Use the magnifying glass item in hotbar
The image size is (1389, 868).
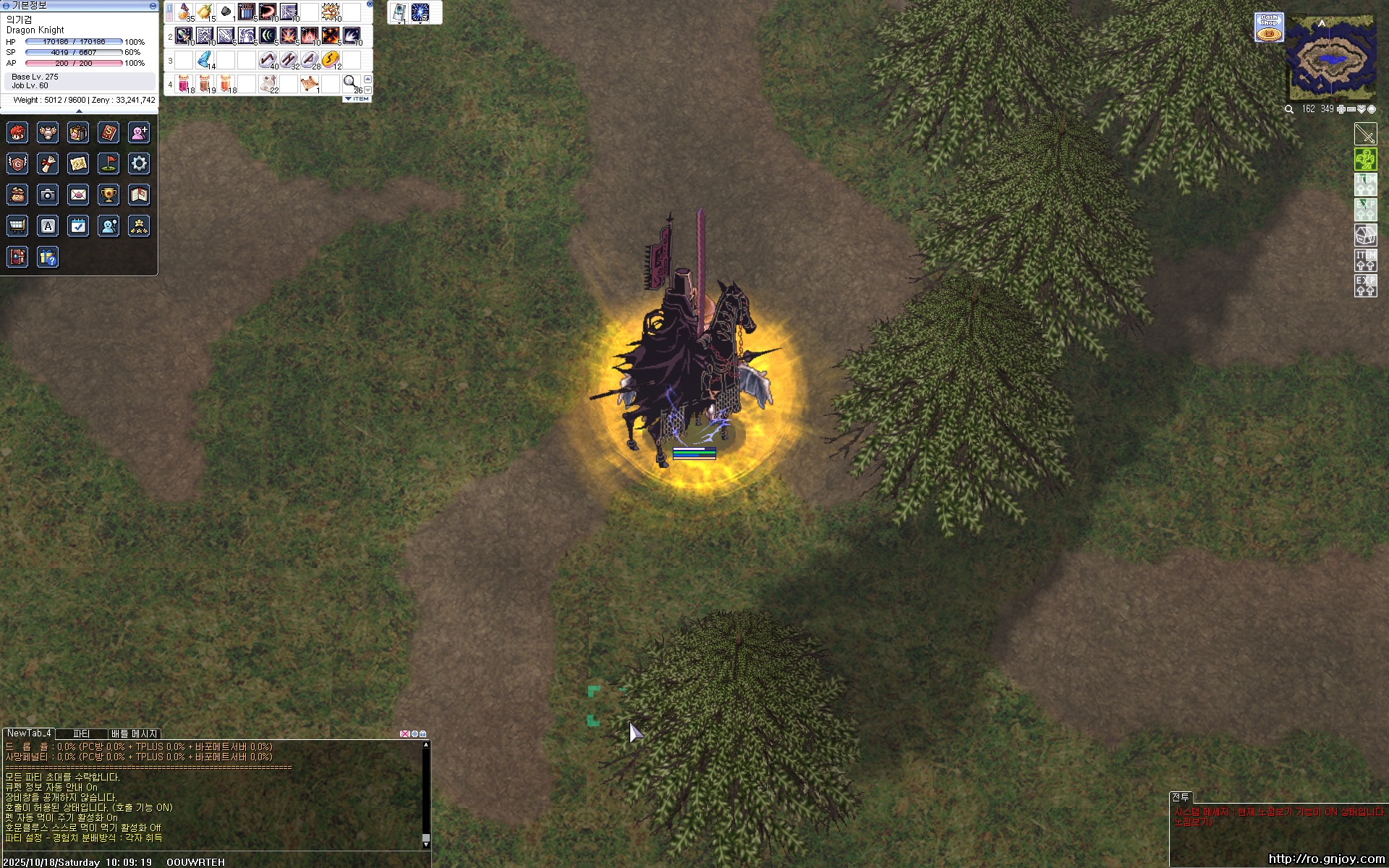point(350,82)
